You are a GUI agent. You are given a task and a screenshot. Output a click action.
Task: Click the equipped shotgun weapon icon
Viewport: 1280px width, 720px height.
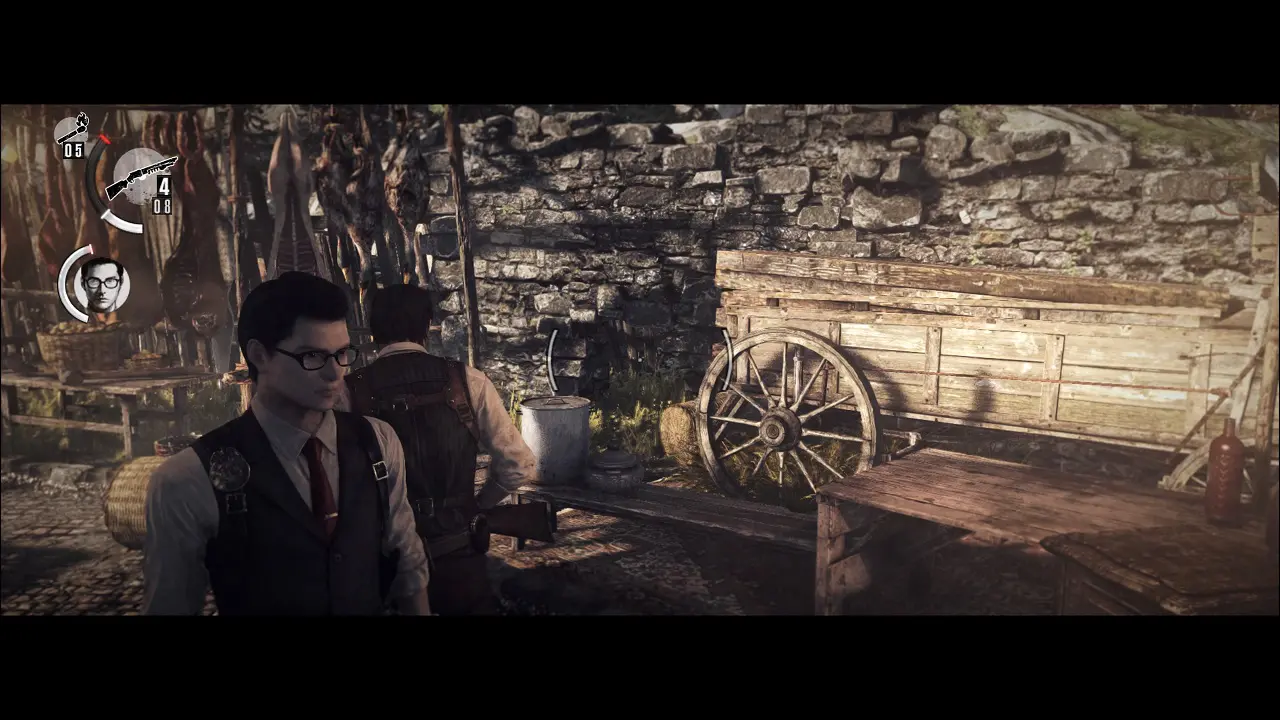140,178
